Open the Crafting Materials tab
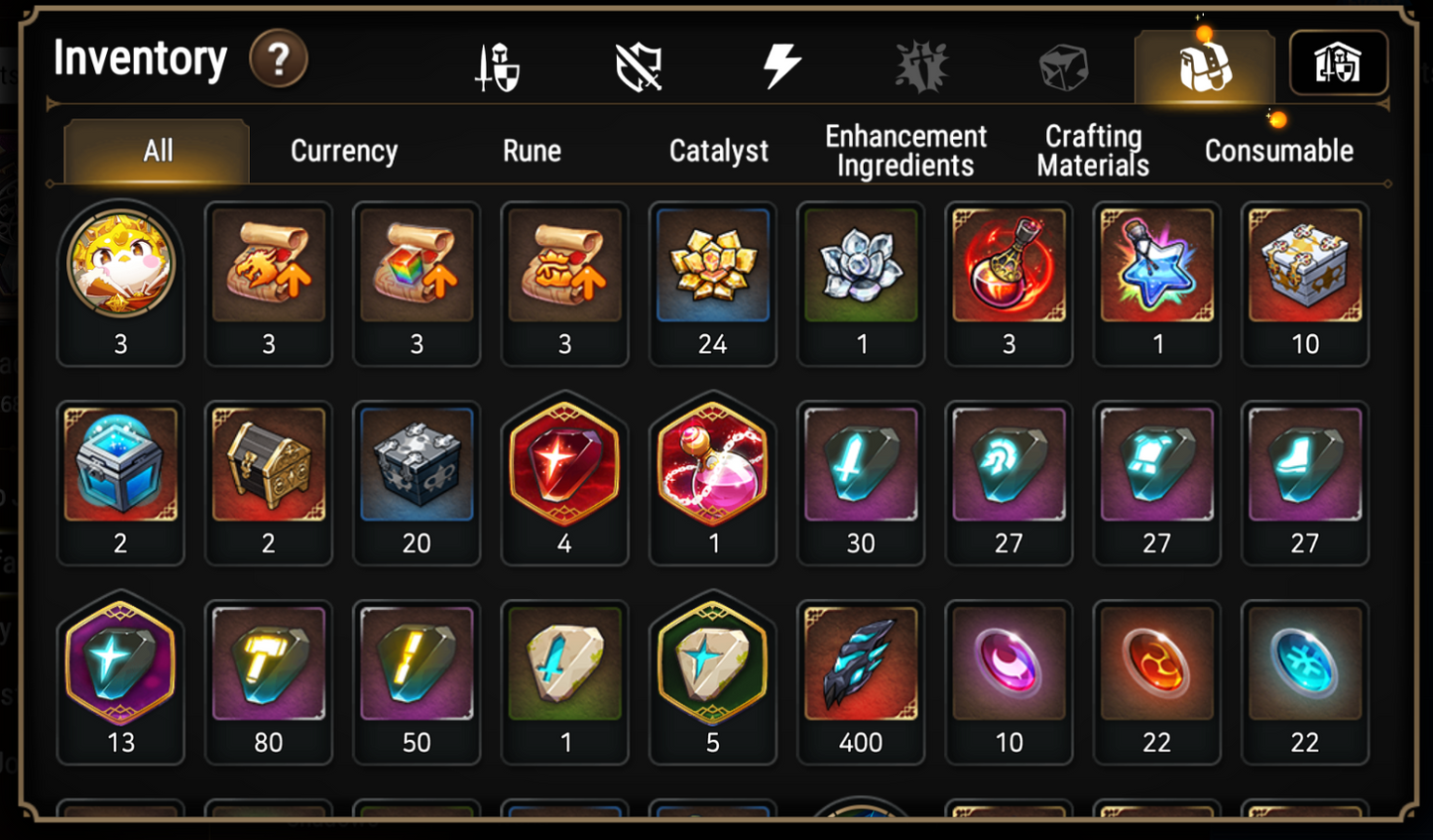The height and width of the screenshot is (840, 1433). tap(1091, 151)
